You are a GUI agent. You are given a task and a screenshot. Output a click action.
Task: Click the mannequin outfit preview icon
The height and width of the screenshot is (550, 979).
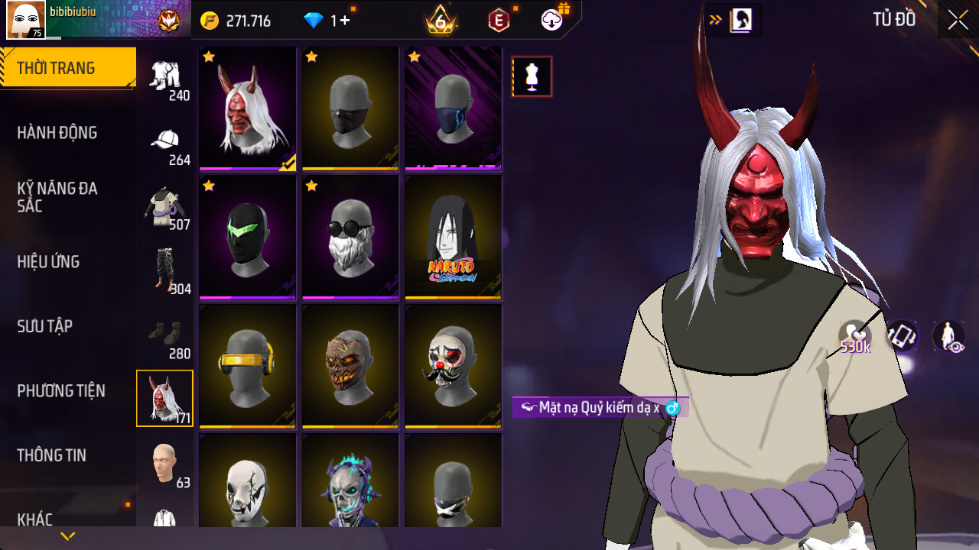(532, 77)
